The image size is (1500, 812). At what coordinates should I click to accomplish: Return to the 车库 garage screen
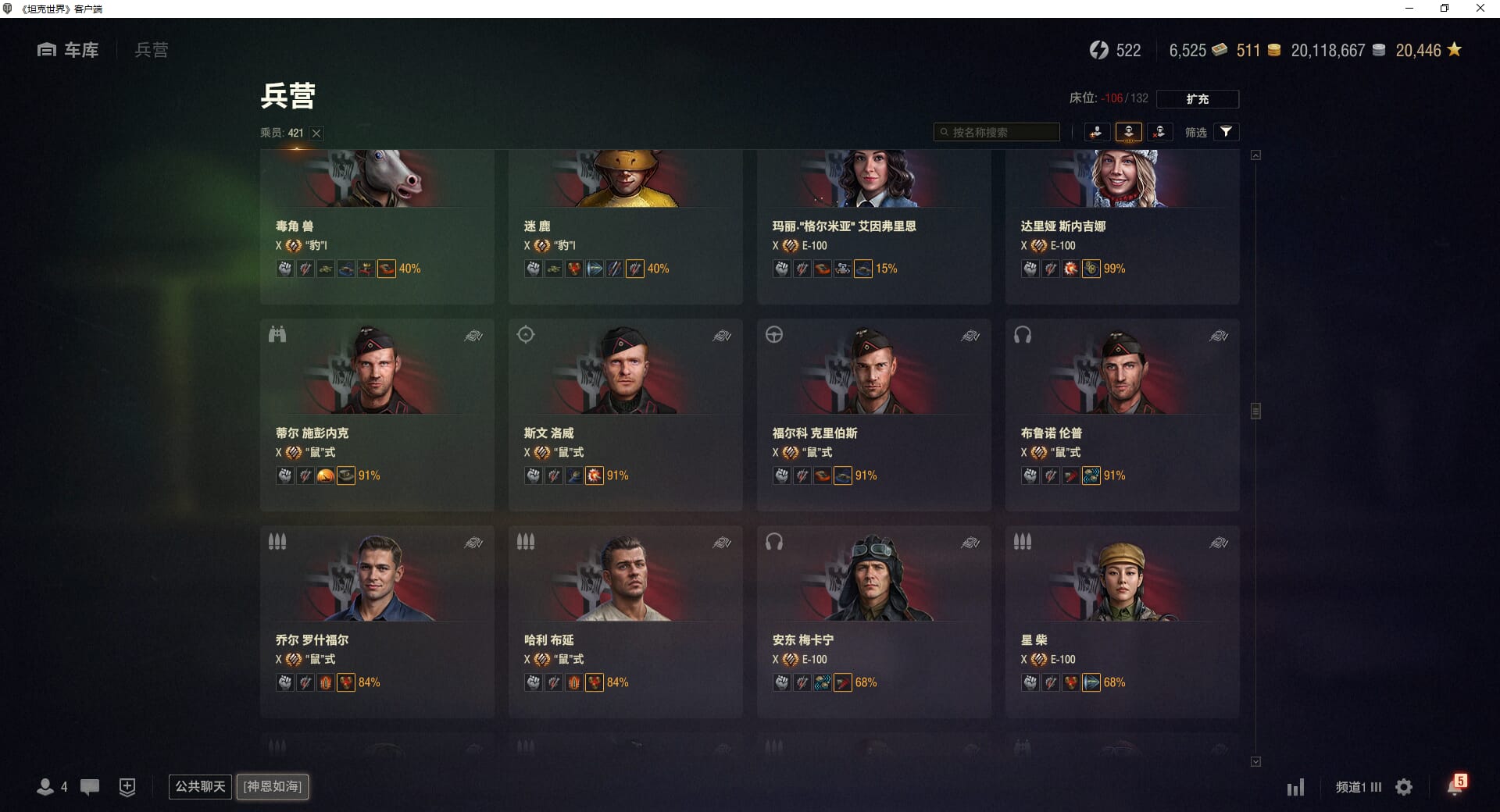tap(69, 50)
